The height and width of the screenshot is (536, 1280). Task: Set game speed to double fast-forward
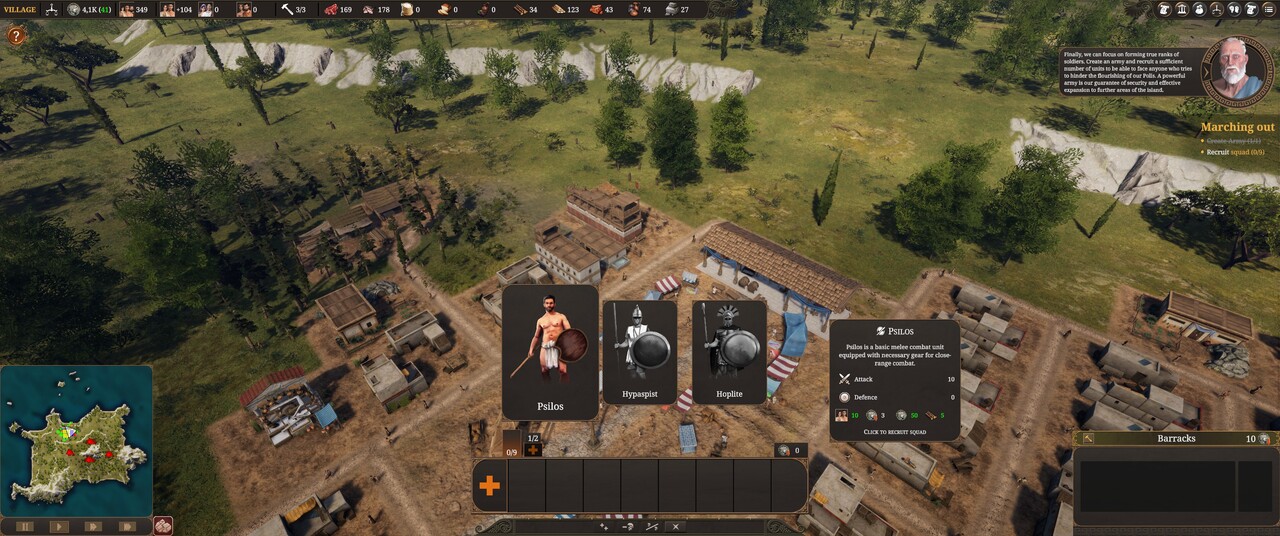point(93,526)
